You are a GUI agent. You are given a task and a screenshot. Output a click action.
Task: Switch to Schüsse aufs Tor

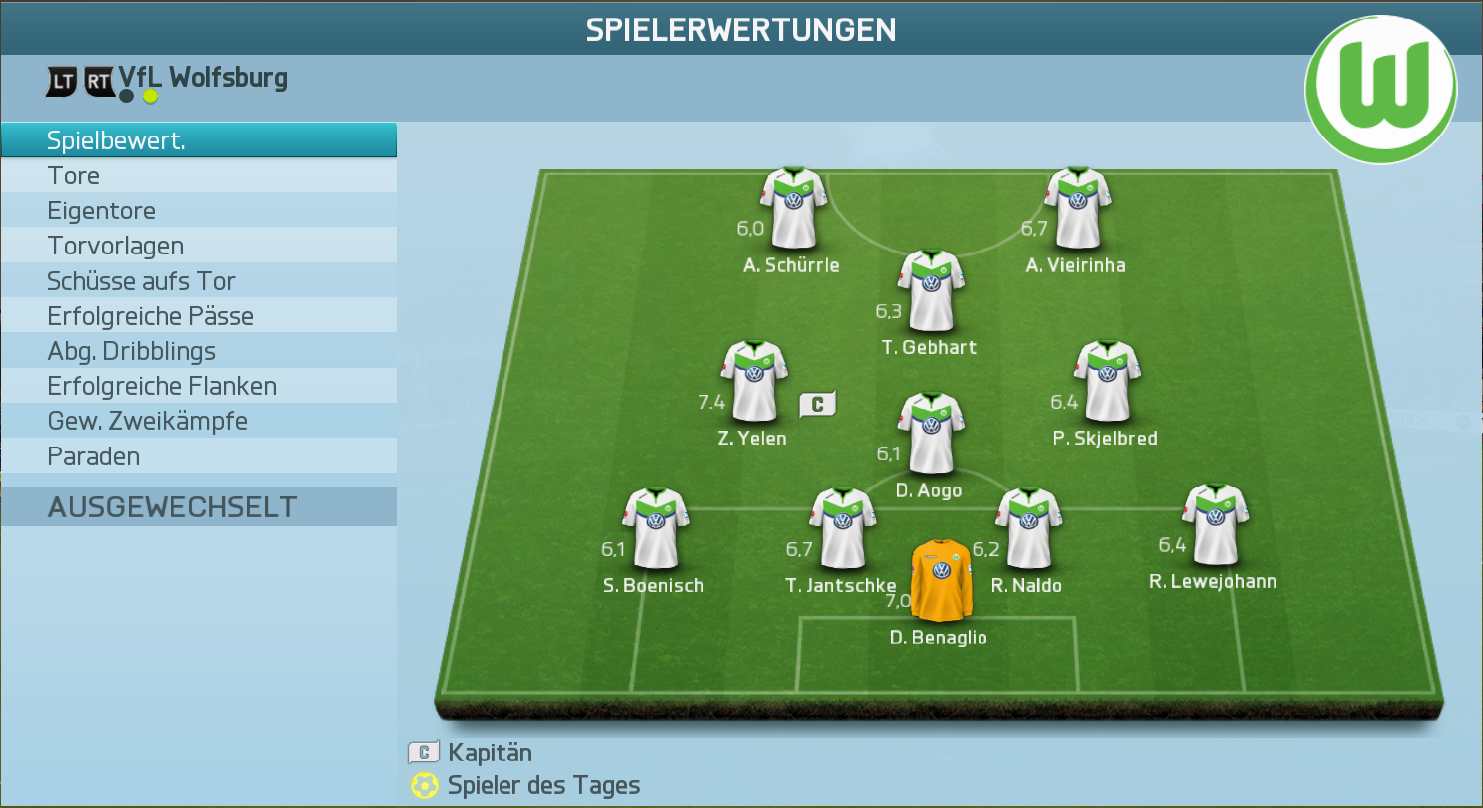point(198,281)
